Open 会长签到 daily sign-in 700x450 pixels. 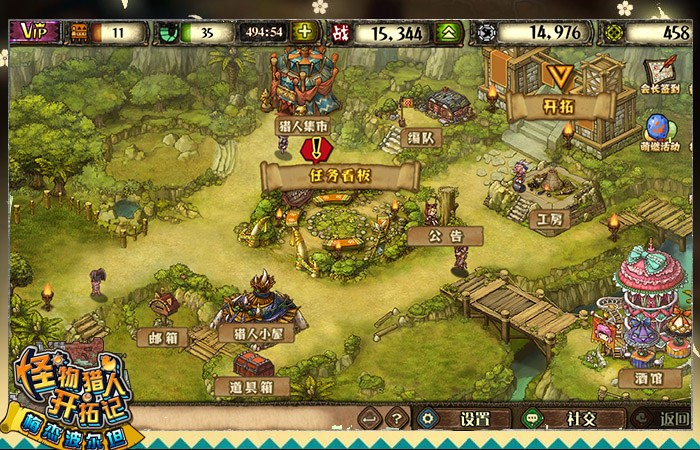659,75
